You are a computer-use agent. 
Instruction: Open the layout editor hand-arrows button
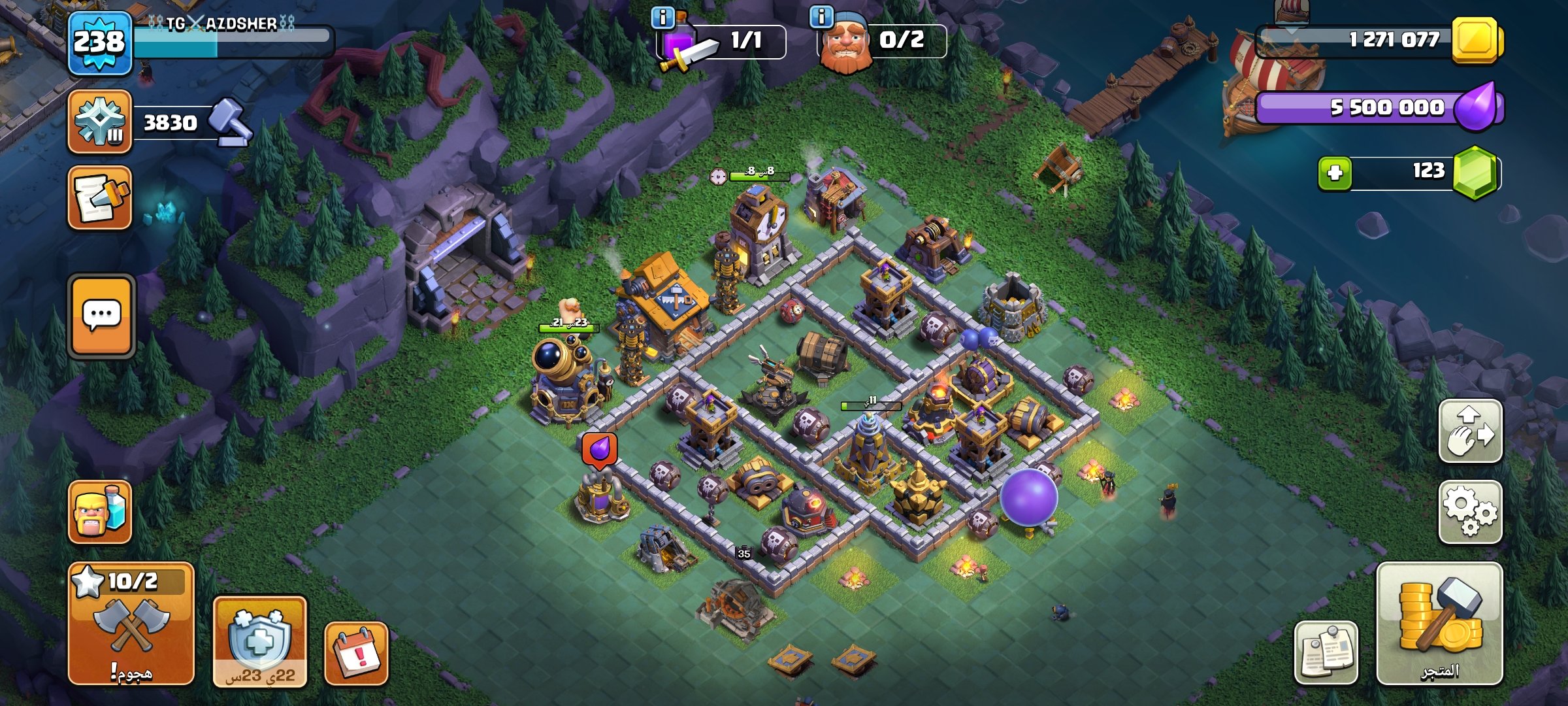1470,431
